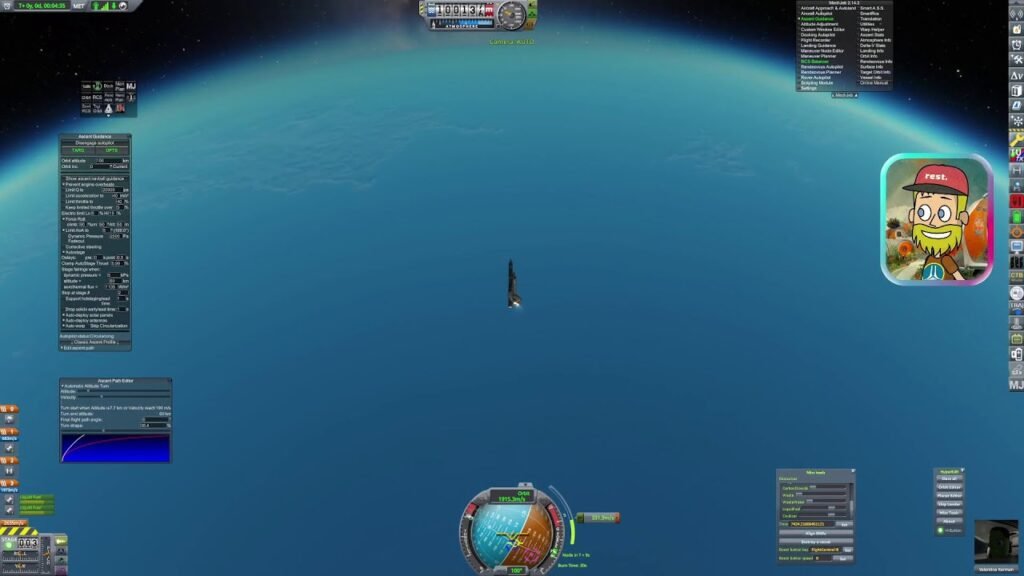Toggle the Ascent Guidance menu entry
1024x576 pixels.
click(x=816, y=18)
